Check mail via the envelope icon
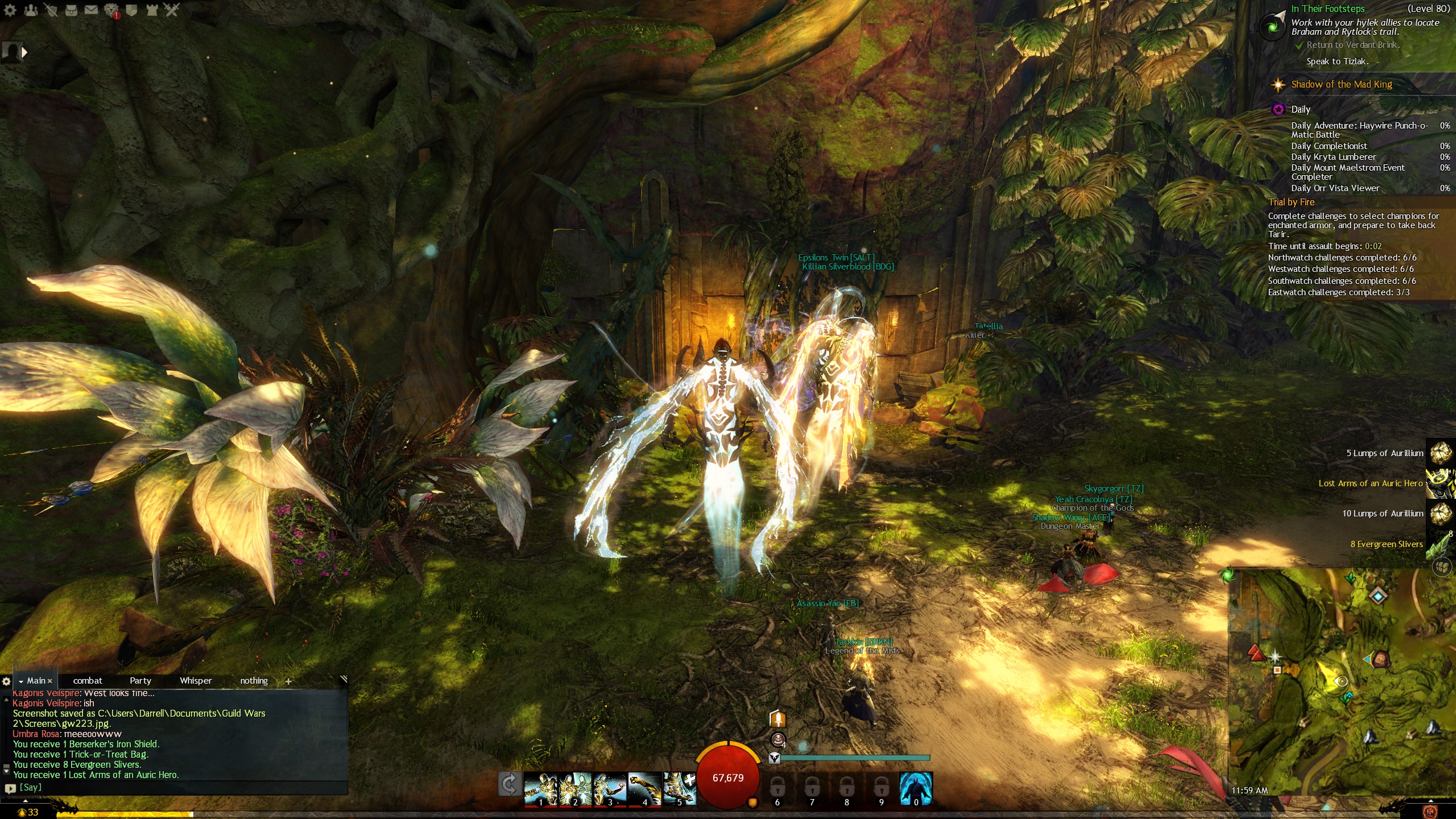The image size is (1456, 819). pos(91,10)
